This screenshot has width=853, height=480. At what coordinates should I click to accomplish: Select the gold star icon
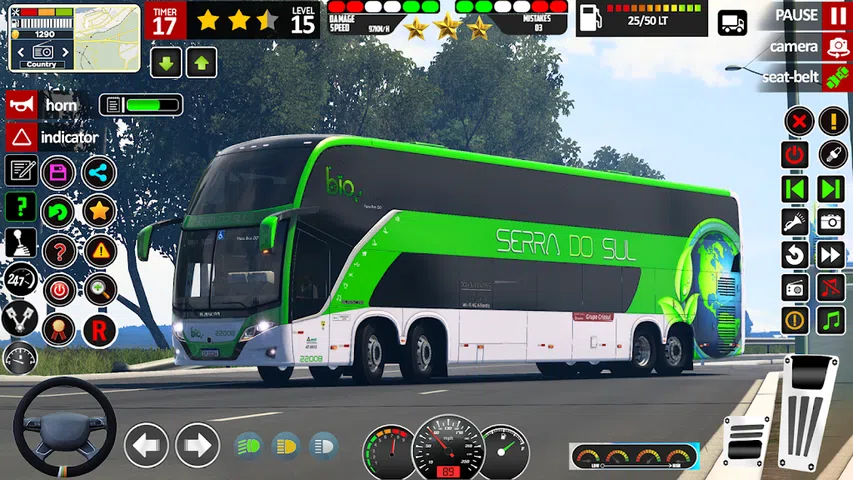(x=98, y=210)
